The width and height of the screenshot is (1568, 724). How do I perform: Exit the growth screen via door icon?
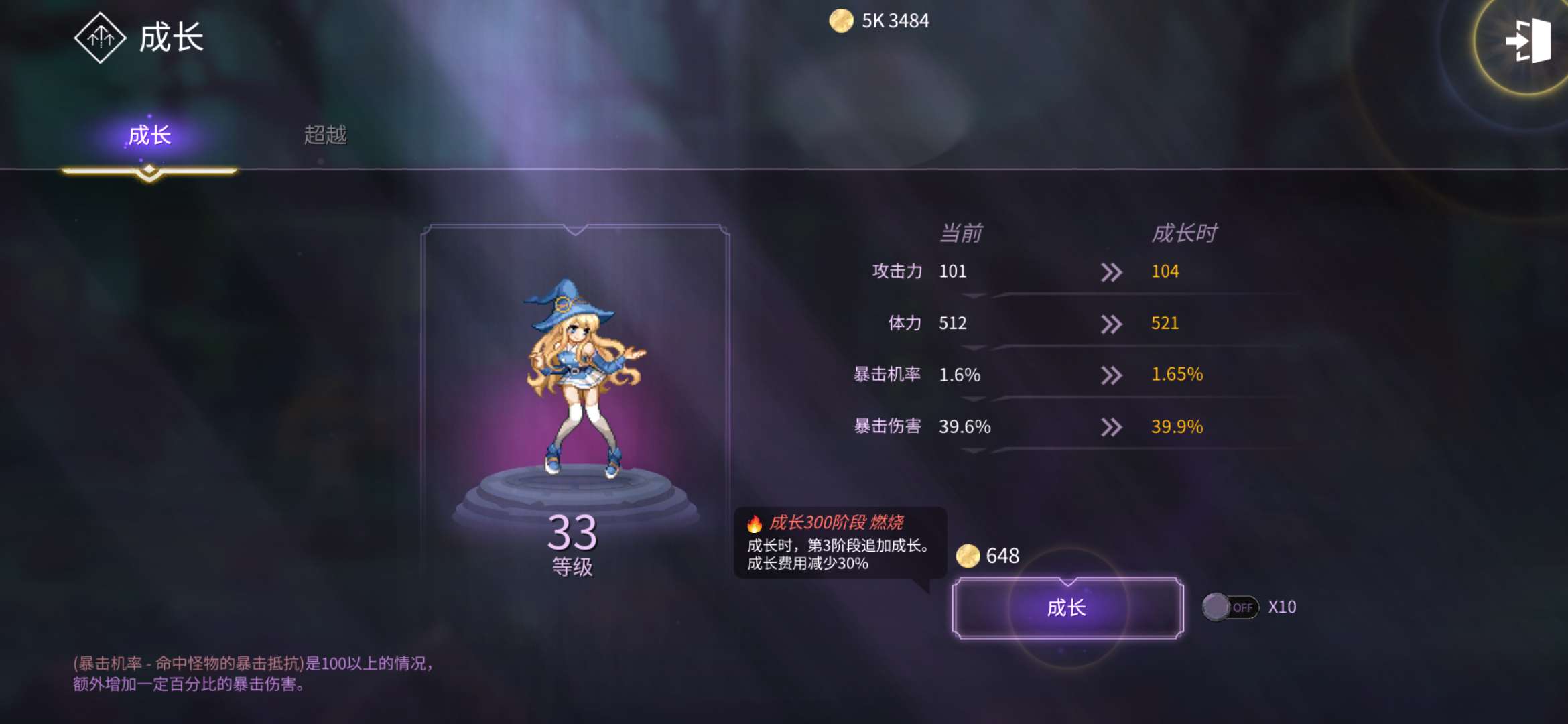coord(1527,42)
